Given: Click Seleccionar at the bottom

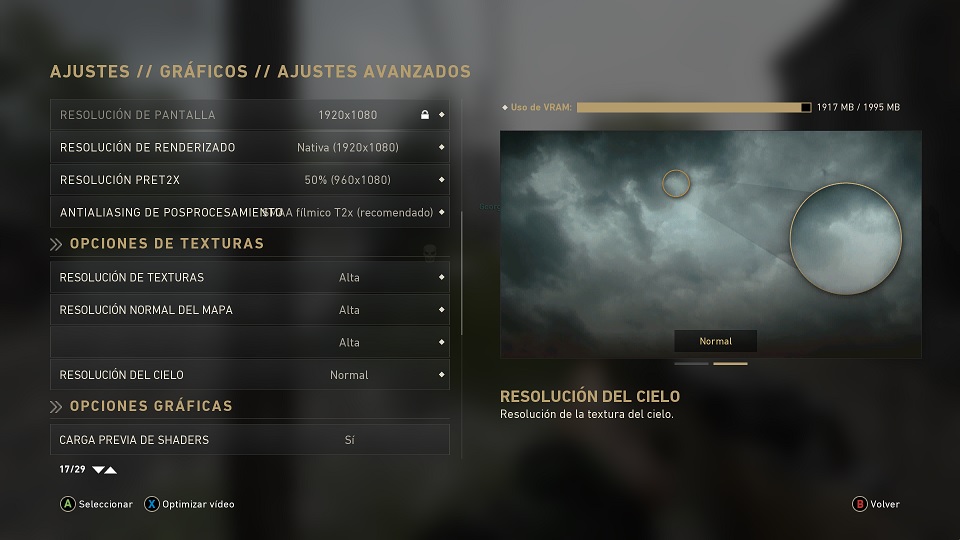Looking at the screenshot, I should click(96, 504).
